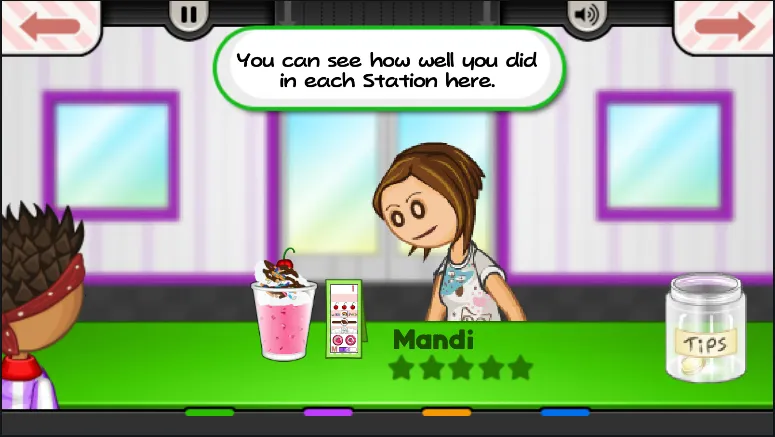The height and width of the screenshot is (437, 775).
Task: Pause the game
Action: (x=189, y=14)
